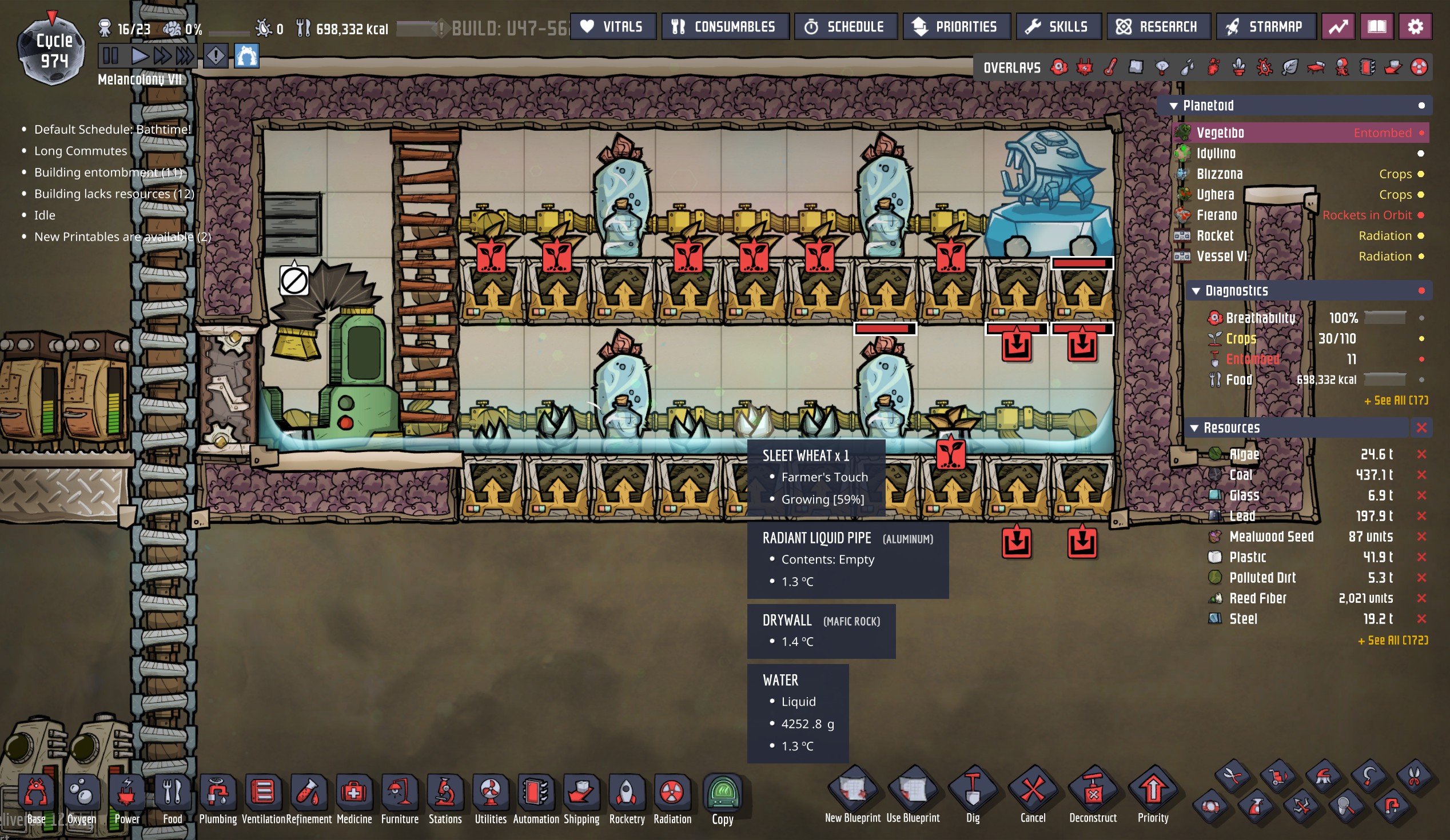Image resolution: width=1450 pixels, height=840 pixels.
Task: Collapse the Diagnostics section
Action: (x=1196, y=291)
